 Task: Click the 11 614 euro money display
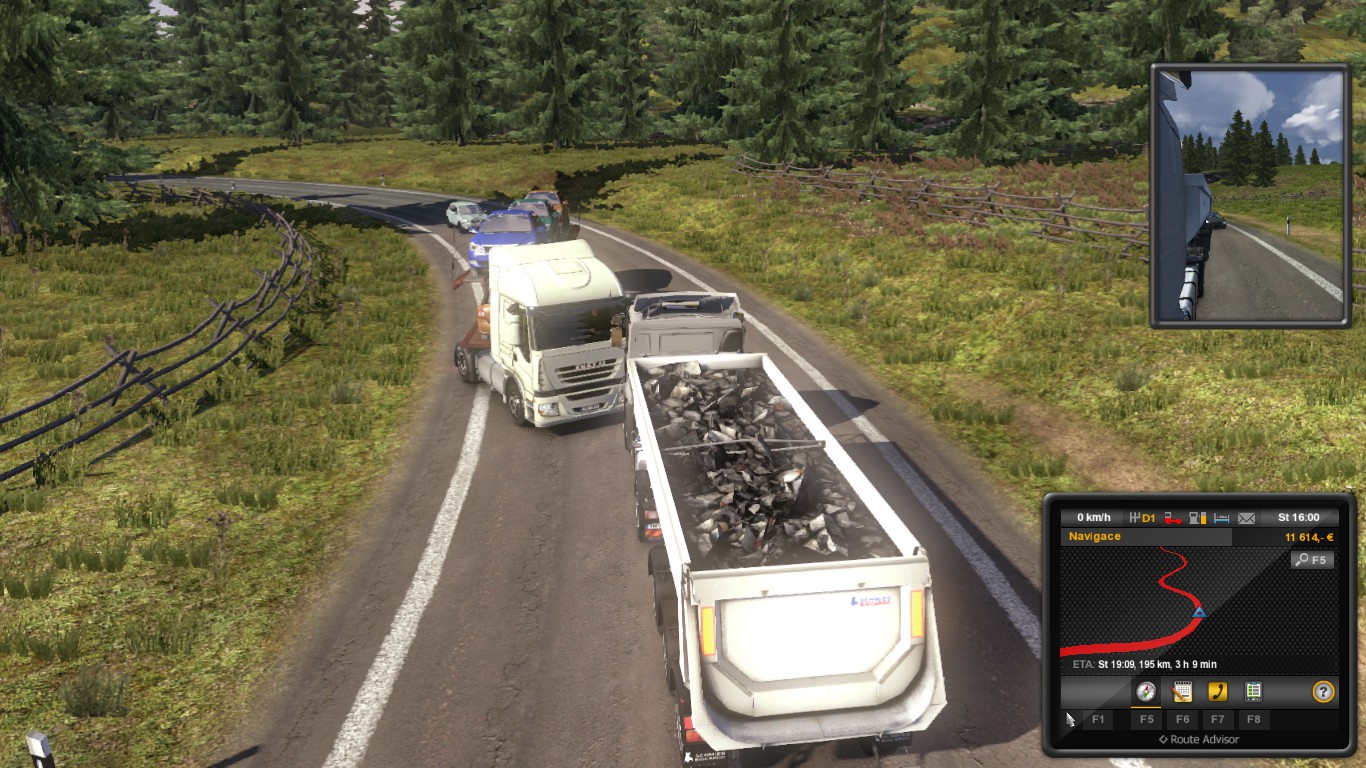tap(1308, 536)
